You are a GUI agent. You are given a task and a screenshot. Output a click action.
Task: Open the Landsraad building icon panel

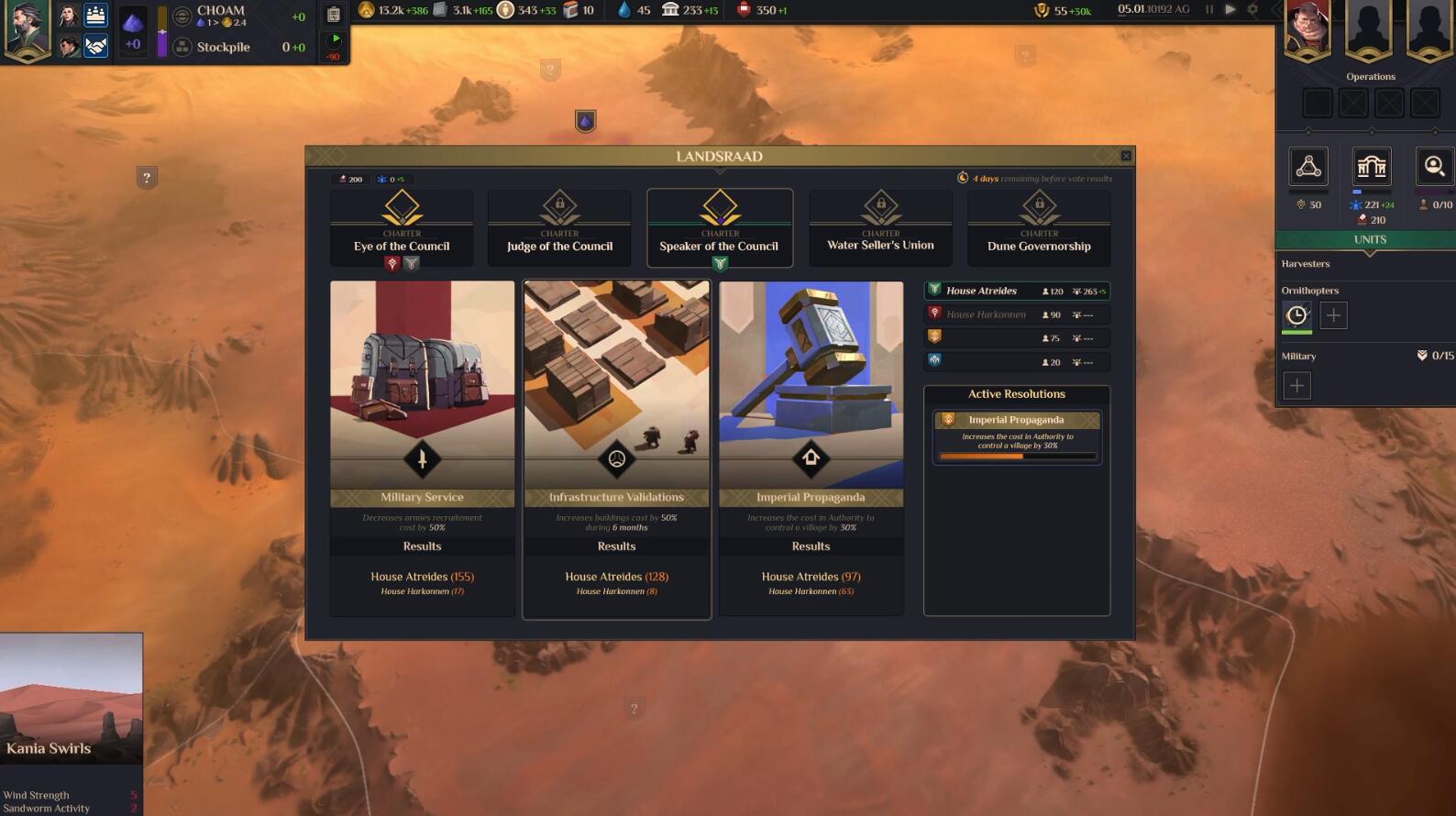click(x=1371, y=167)
